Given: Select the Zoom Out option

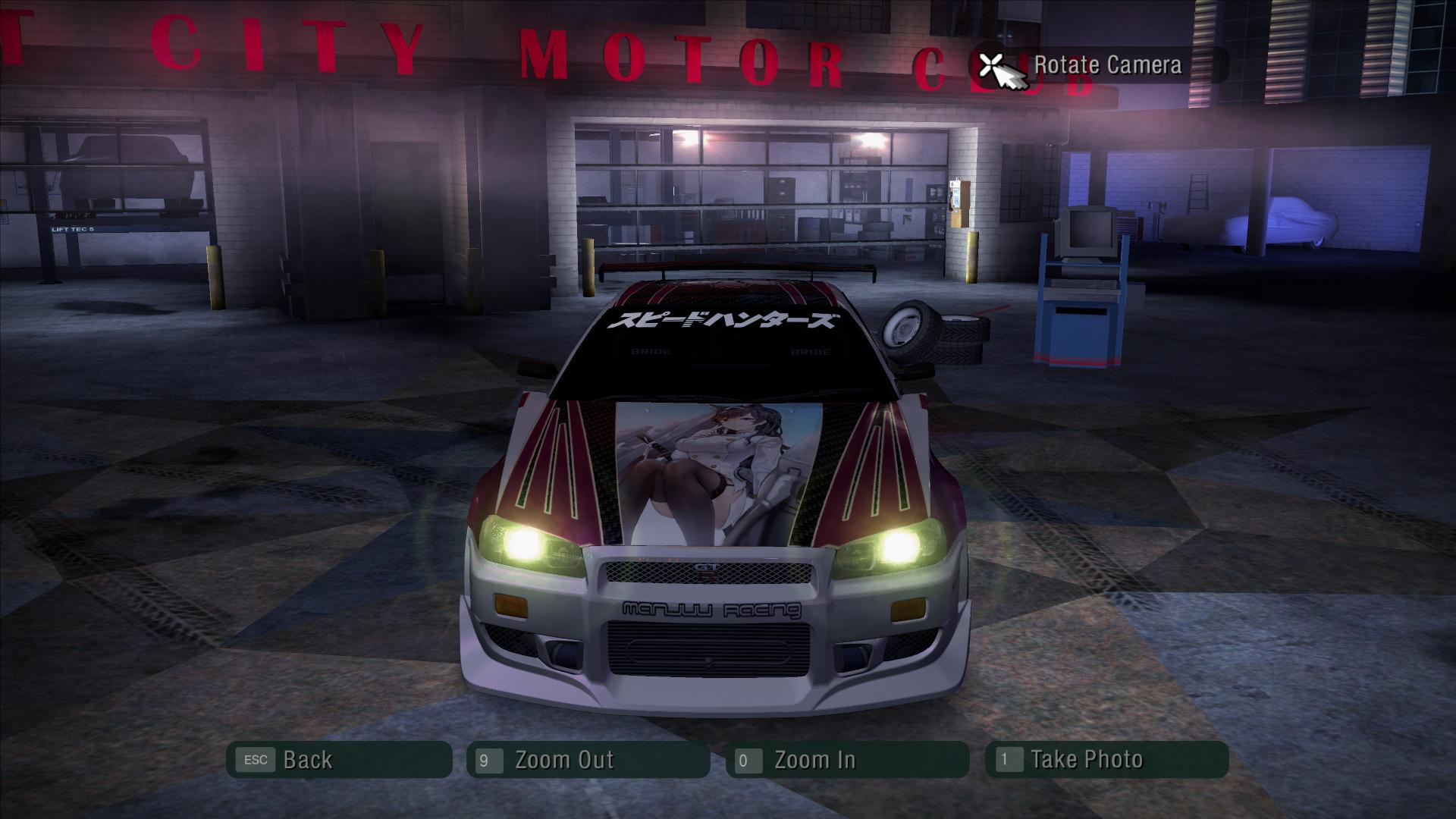Looking at the screenshot, I should tap(565, 759).
